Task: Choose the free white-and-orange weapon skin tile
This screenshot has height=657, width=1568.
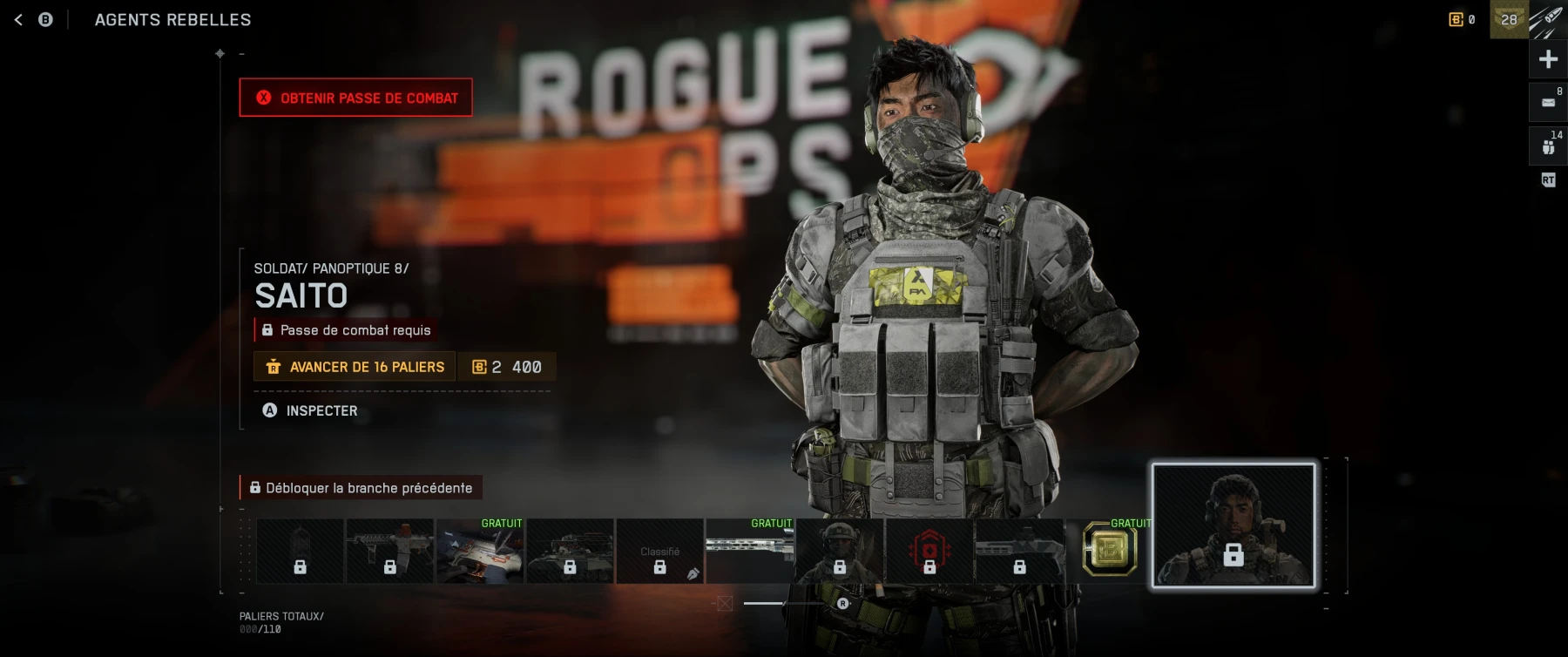Action: [x=480, y=551]
